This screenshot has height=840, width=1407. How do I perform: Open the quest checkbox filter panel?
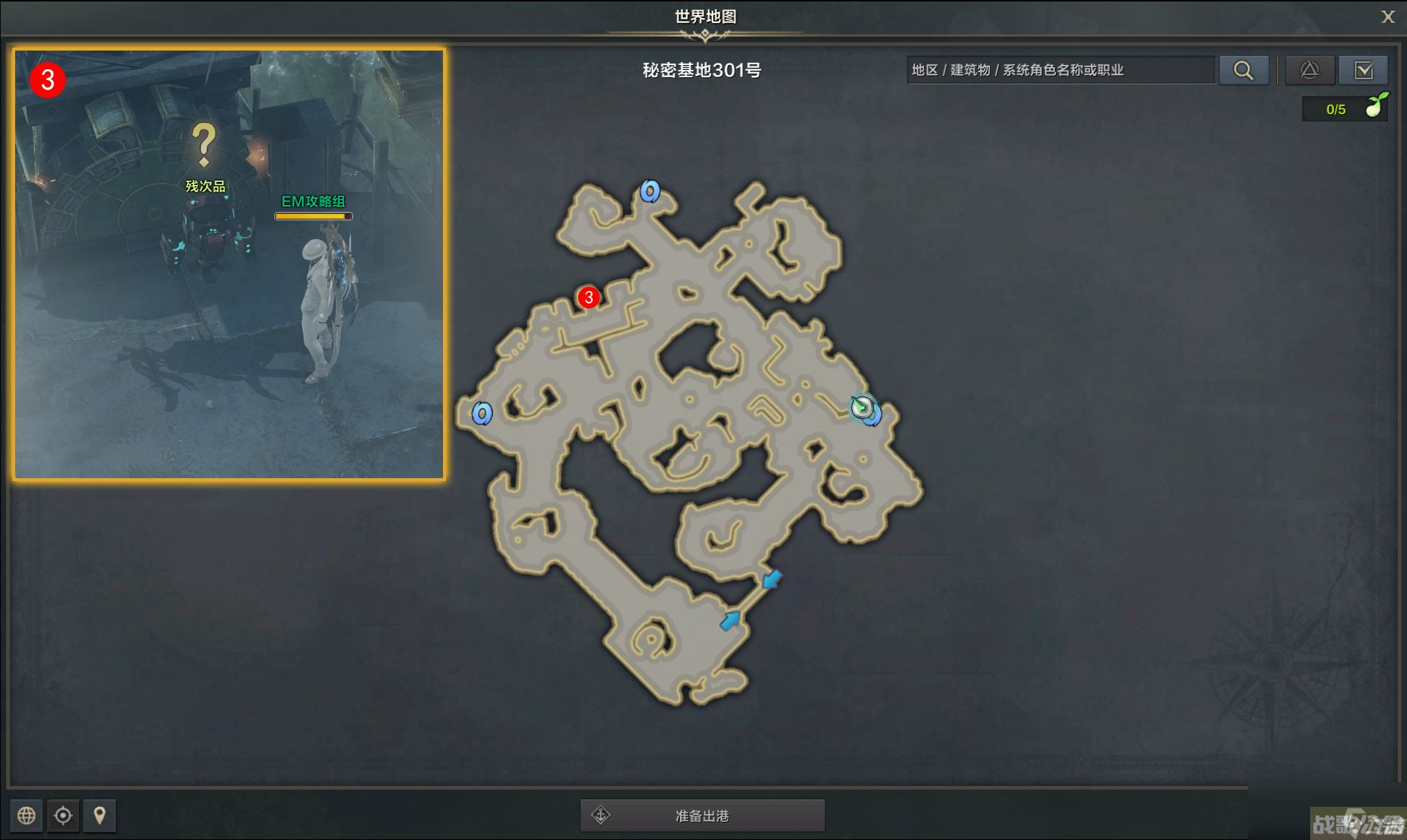[x=1364, y=70]
